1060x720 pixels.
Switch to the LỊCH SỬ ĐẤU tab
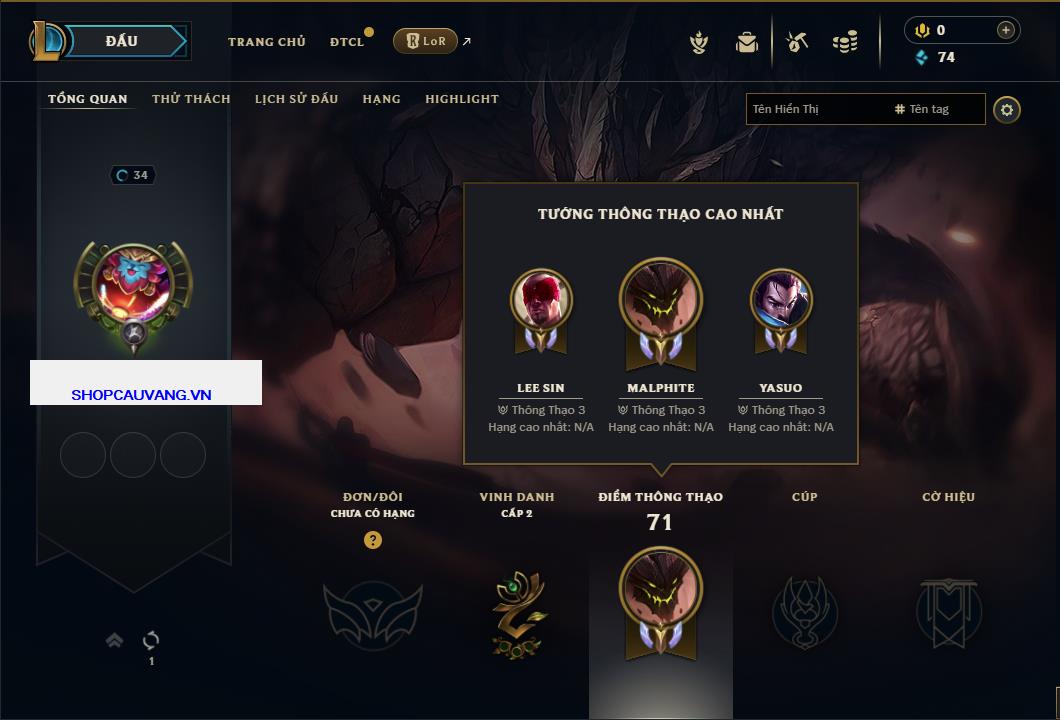[296, 99]
